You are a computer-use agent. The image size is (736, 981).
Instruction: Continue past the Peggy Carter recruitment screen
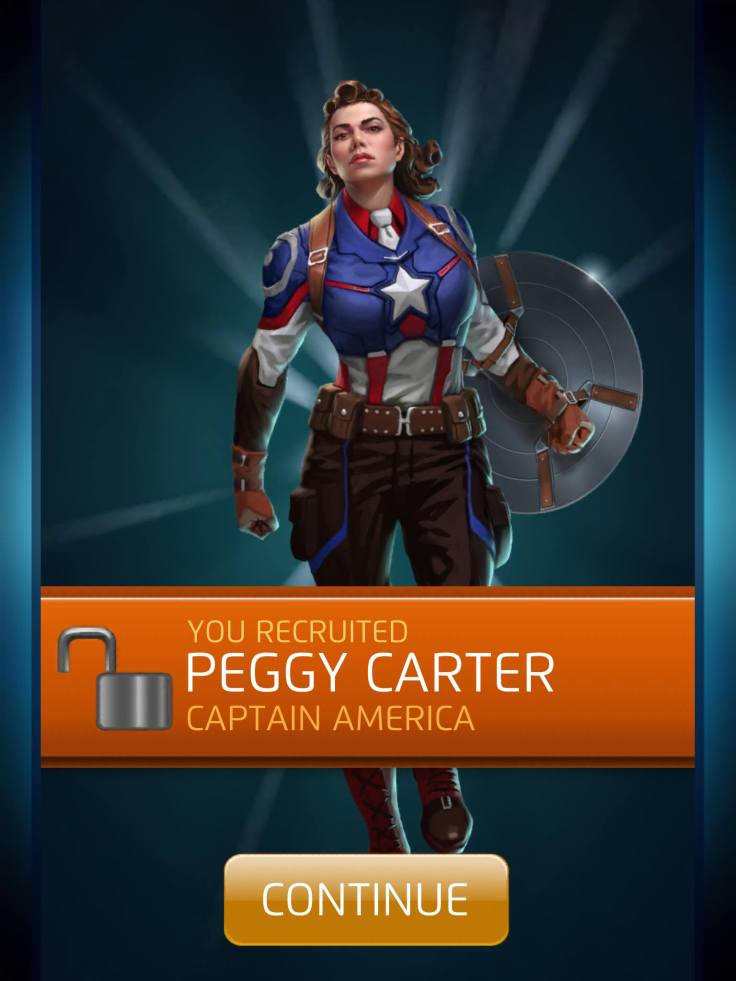click(x=366, y=899)
